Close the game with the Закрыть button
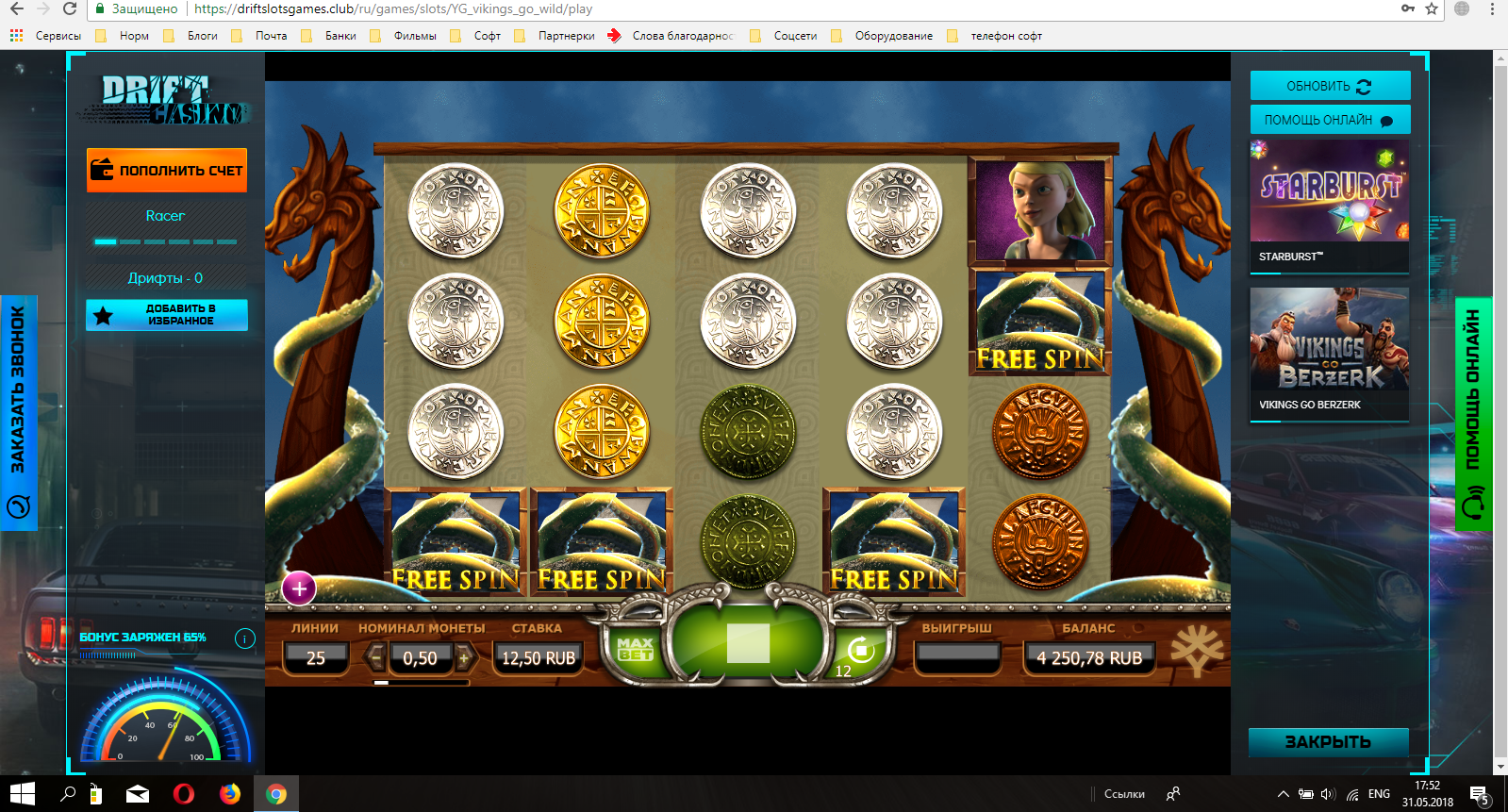The image size is (1508, 812). (1328, 742)
